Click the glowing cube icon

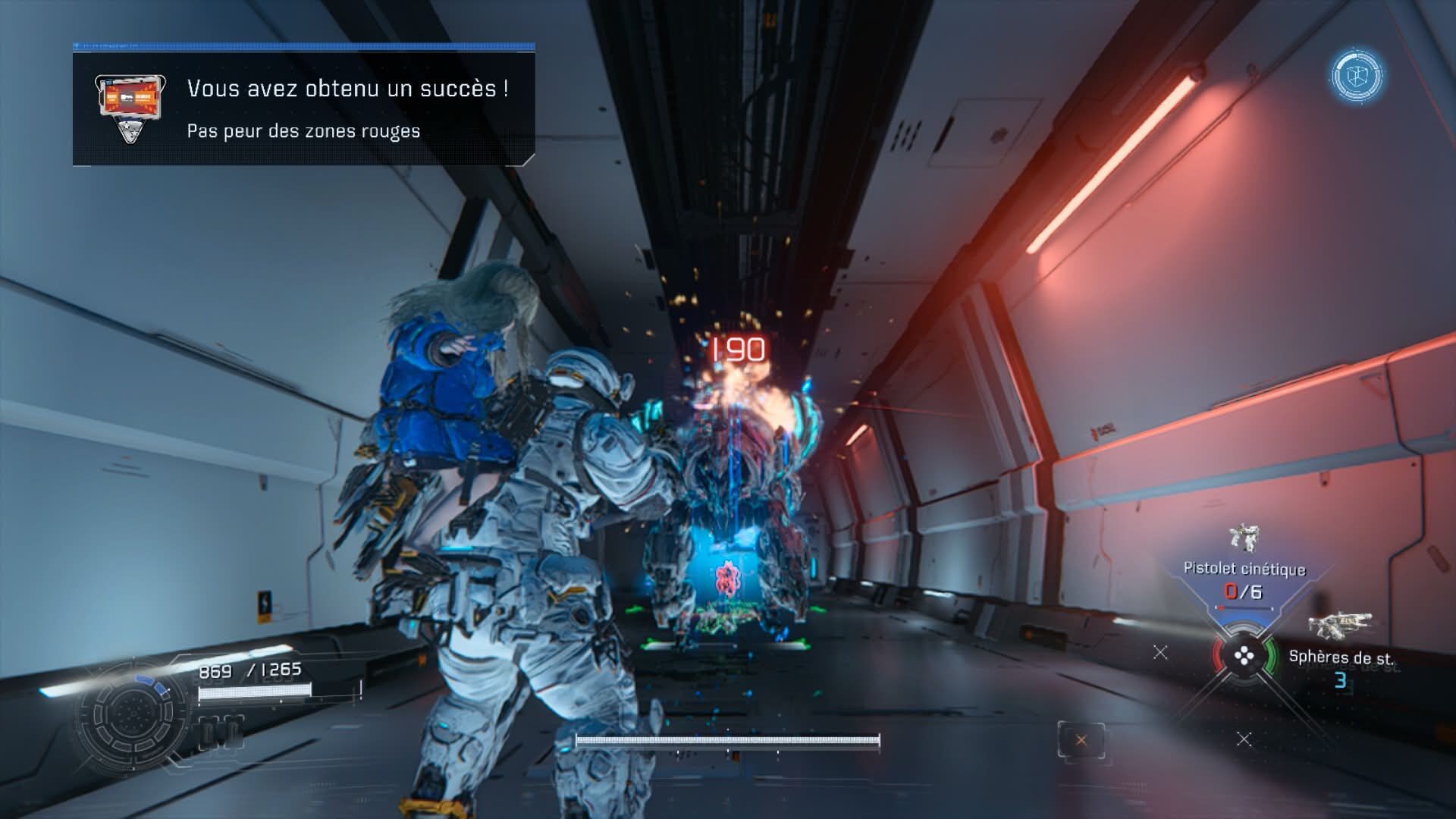pos(1357,76)
